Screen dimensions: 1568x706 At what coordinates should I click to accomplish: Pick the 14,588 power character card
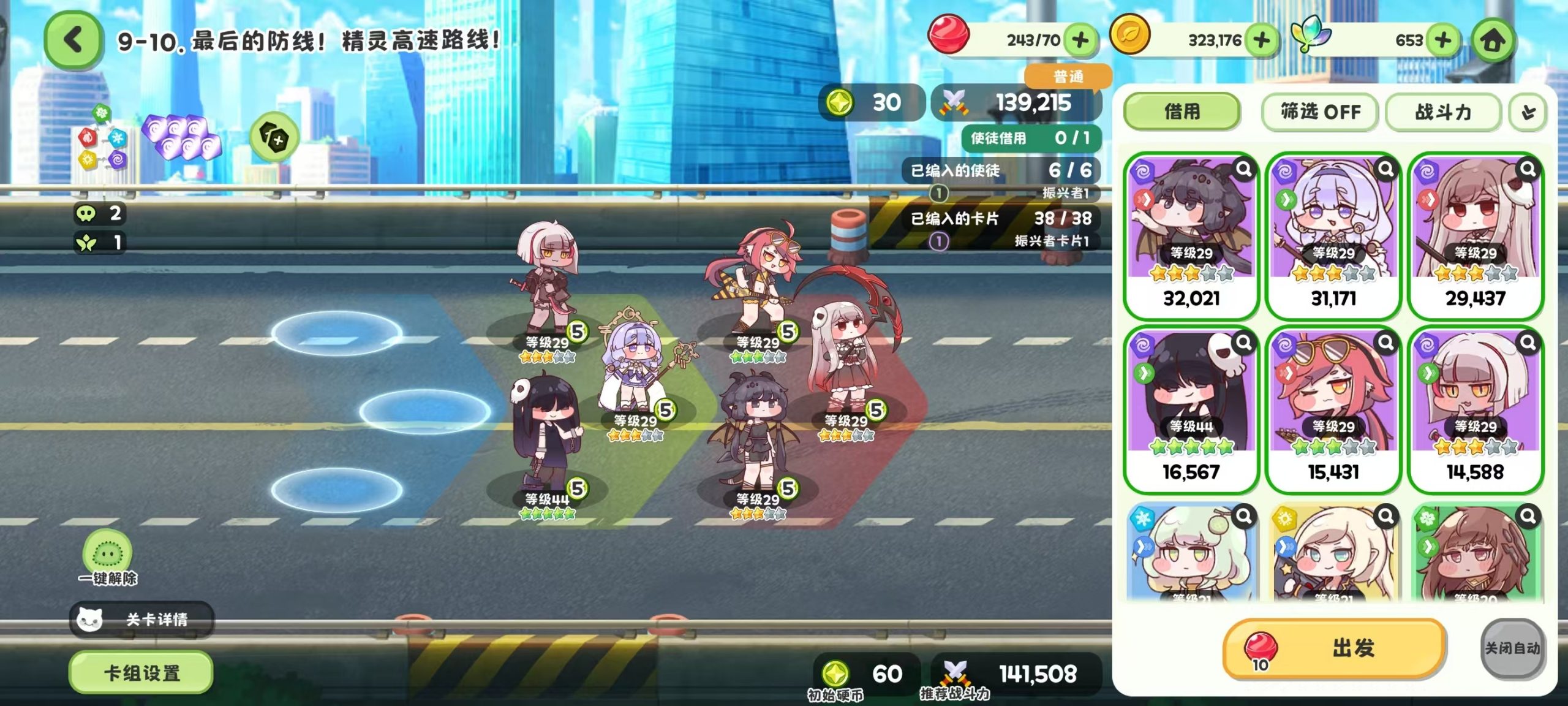[x=1476, y=409]
